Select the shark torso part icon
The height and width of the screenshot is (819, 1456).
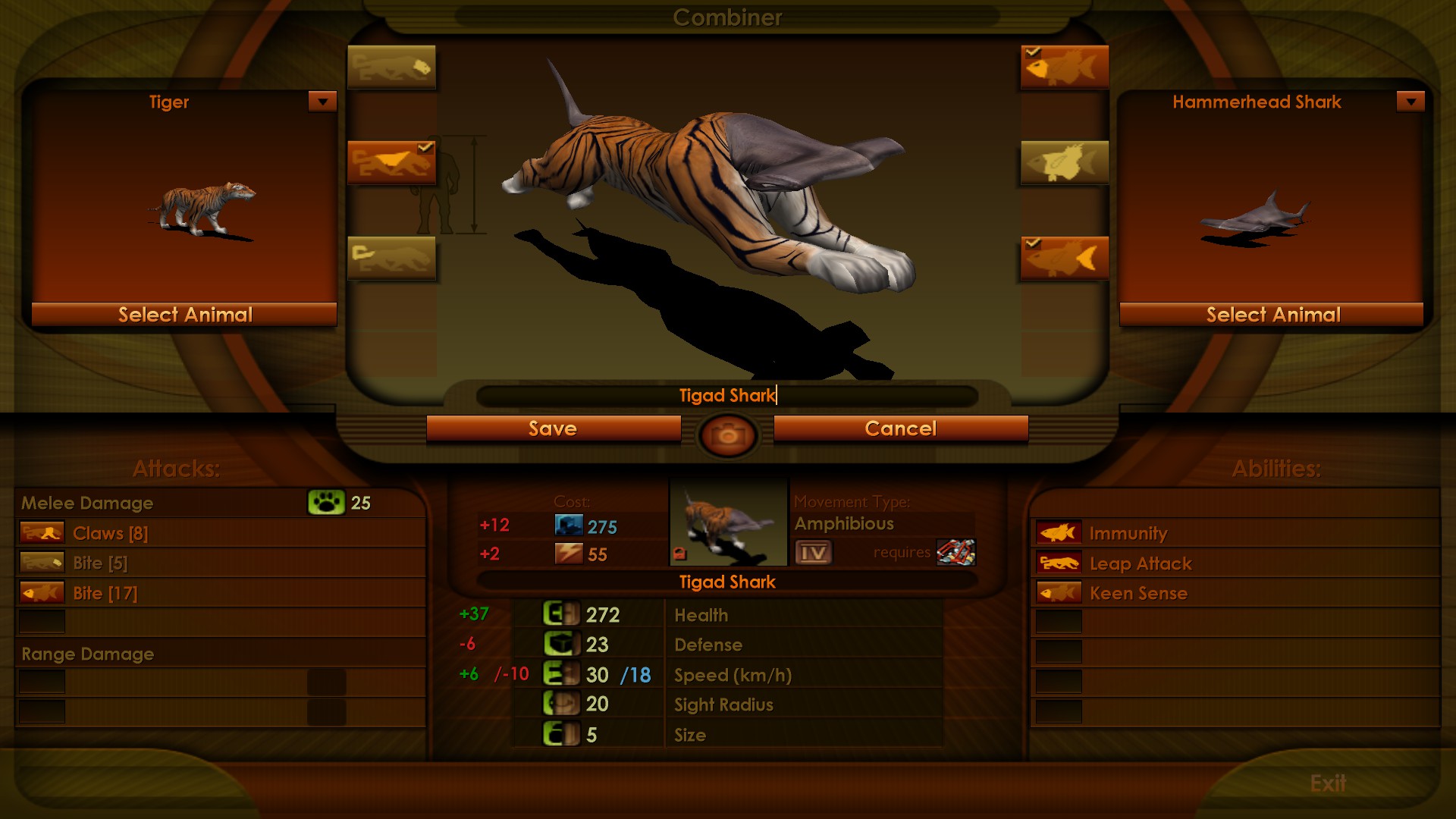1064,162
